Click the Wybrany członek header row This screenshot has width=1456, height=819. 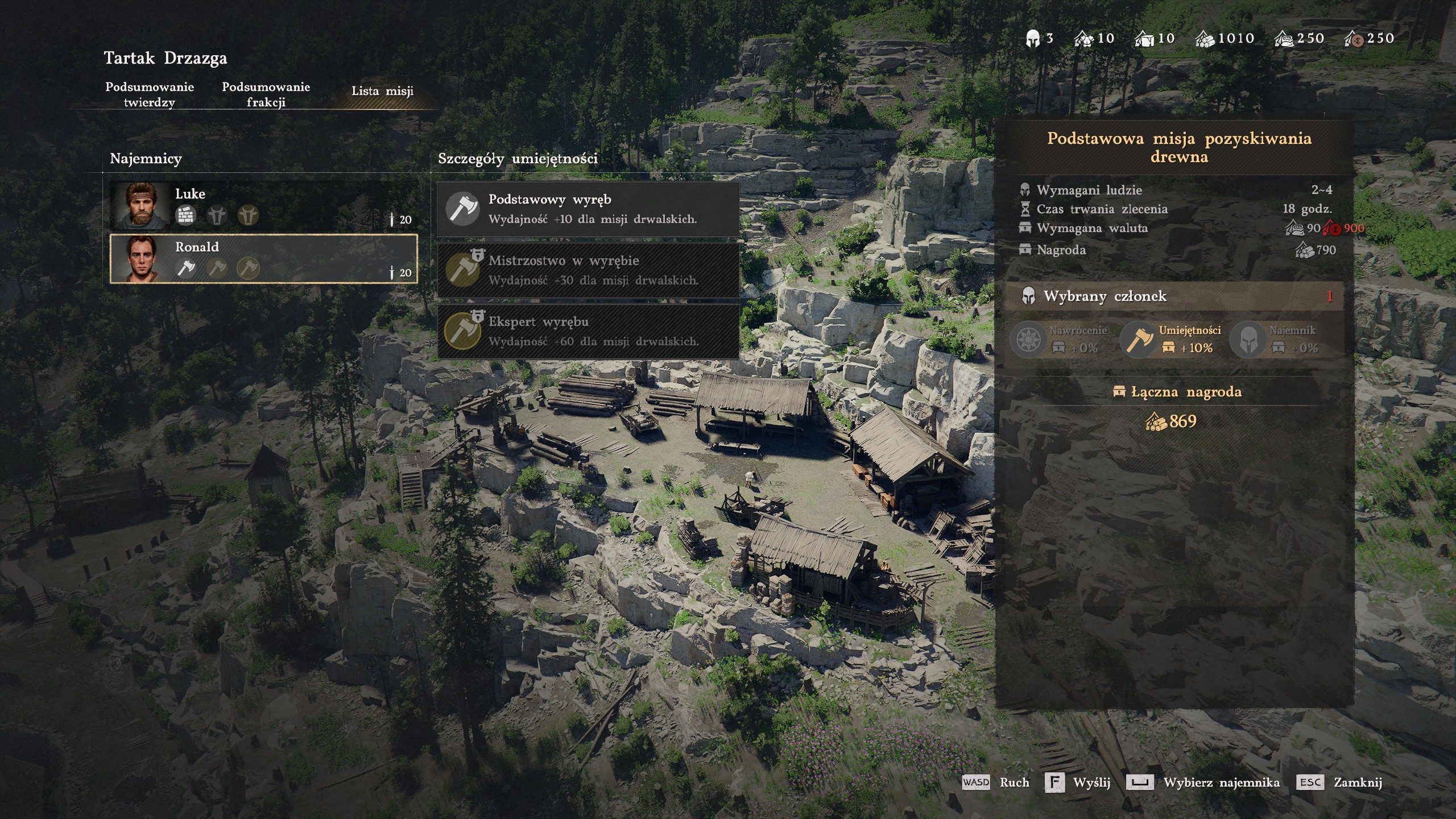(x=1175, y=296)
